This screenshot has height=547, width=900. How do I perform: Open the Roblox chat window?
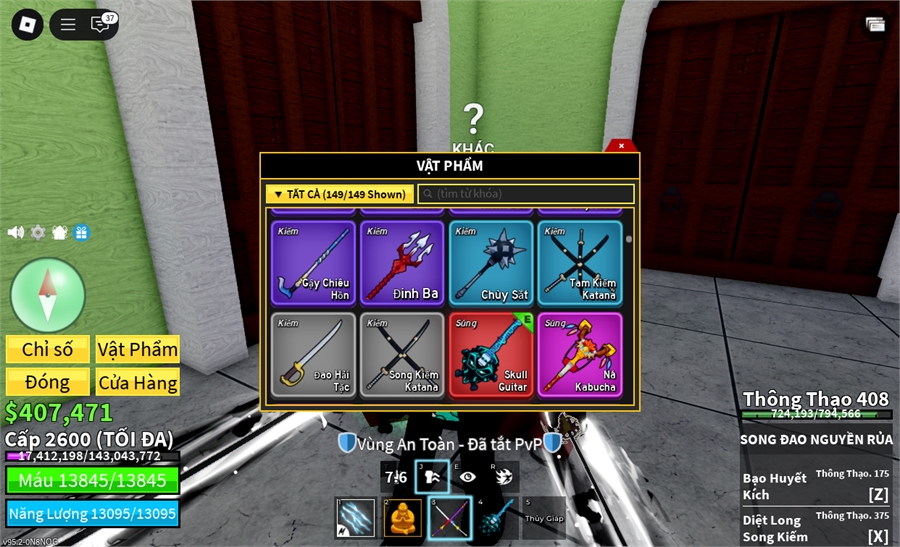pos(101,25)
